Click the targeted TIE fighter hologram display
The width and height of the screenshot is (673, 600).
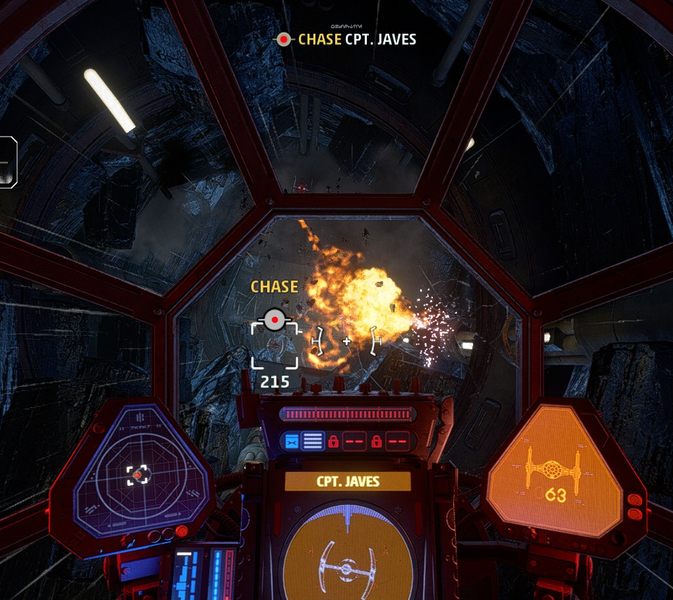(347, 557)
